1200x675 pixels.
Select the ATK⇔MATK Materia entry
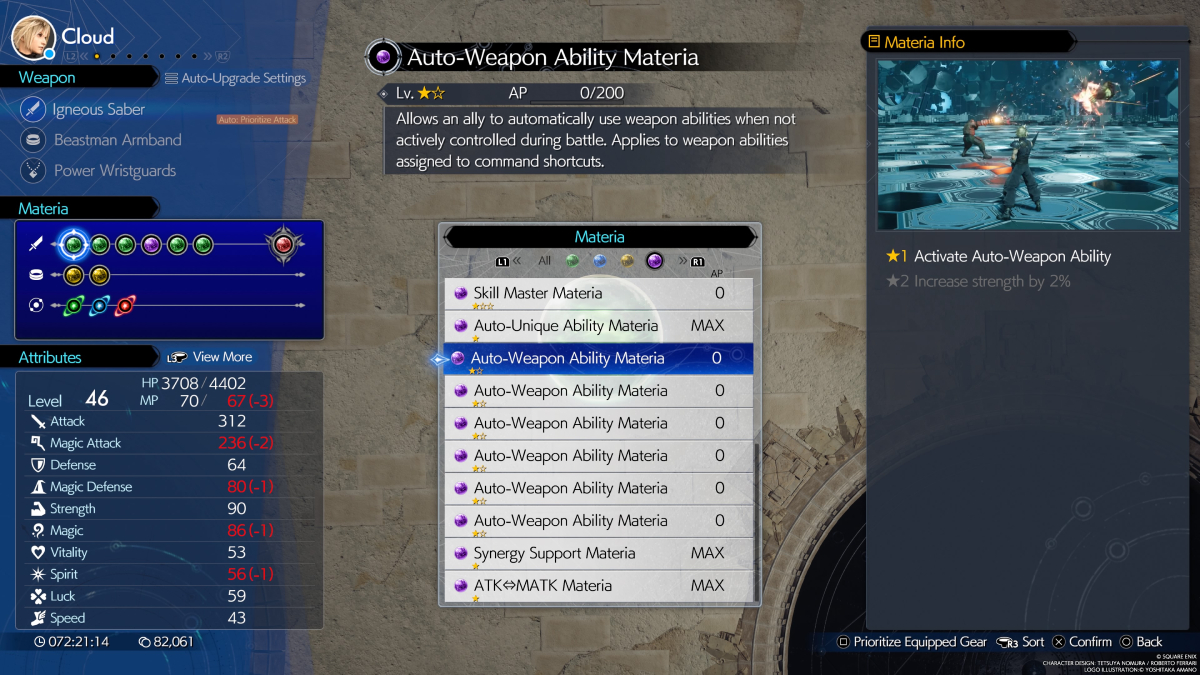(598, 586)
